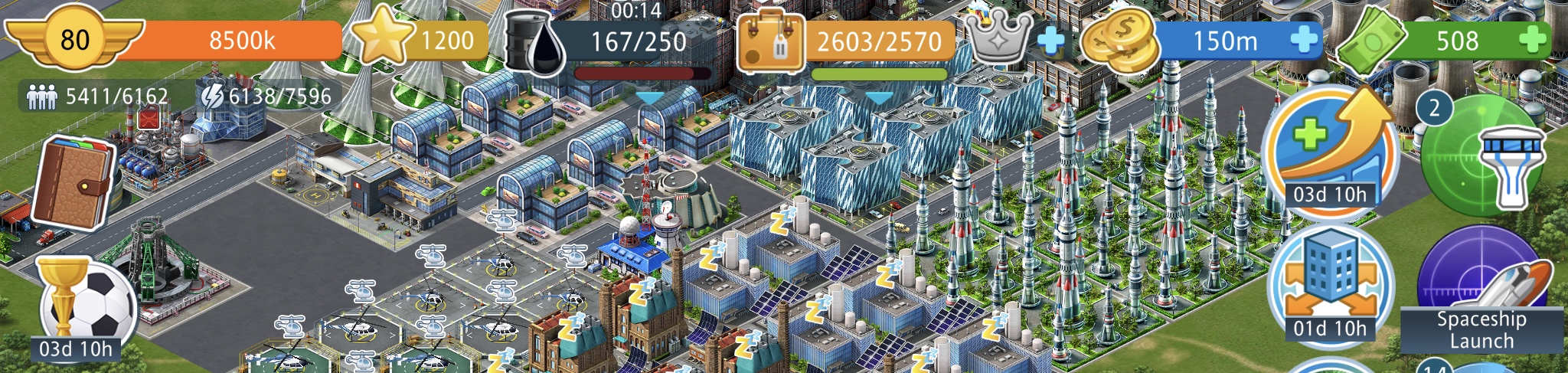Add more coins with the blue plus
The height and width of the screenshot is (373, 1568).
[1304, 40]
